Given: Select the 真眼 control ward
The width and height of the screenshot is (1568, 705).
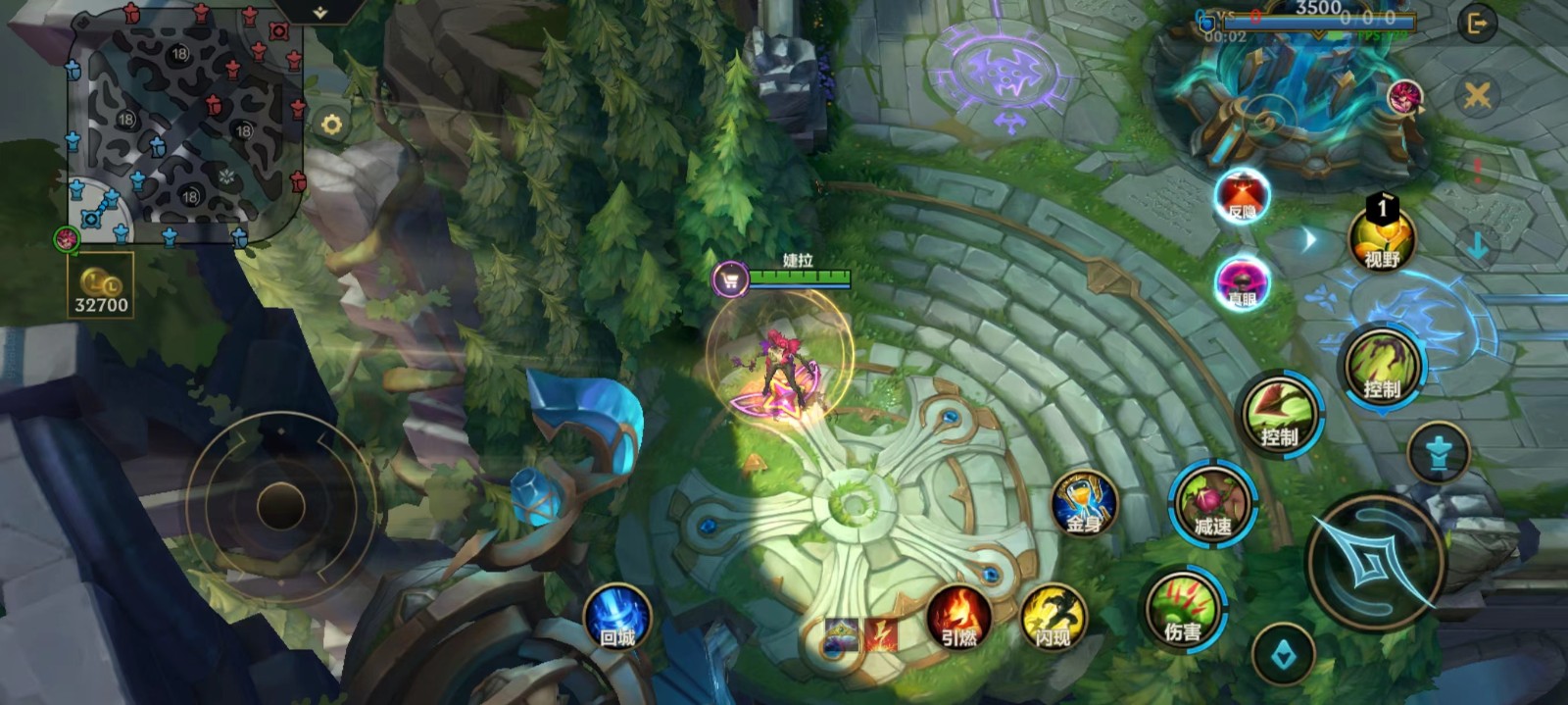Looking at the screenshot, I should click(x=1242, y=283).
